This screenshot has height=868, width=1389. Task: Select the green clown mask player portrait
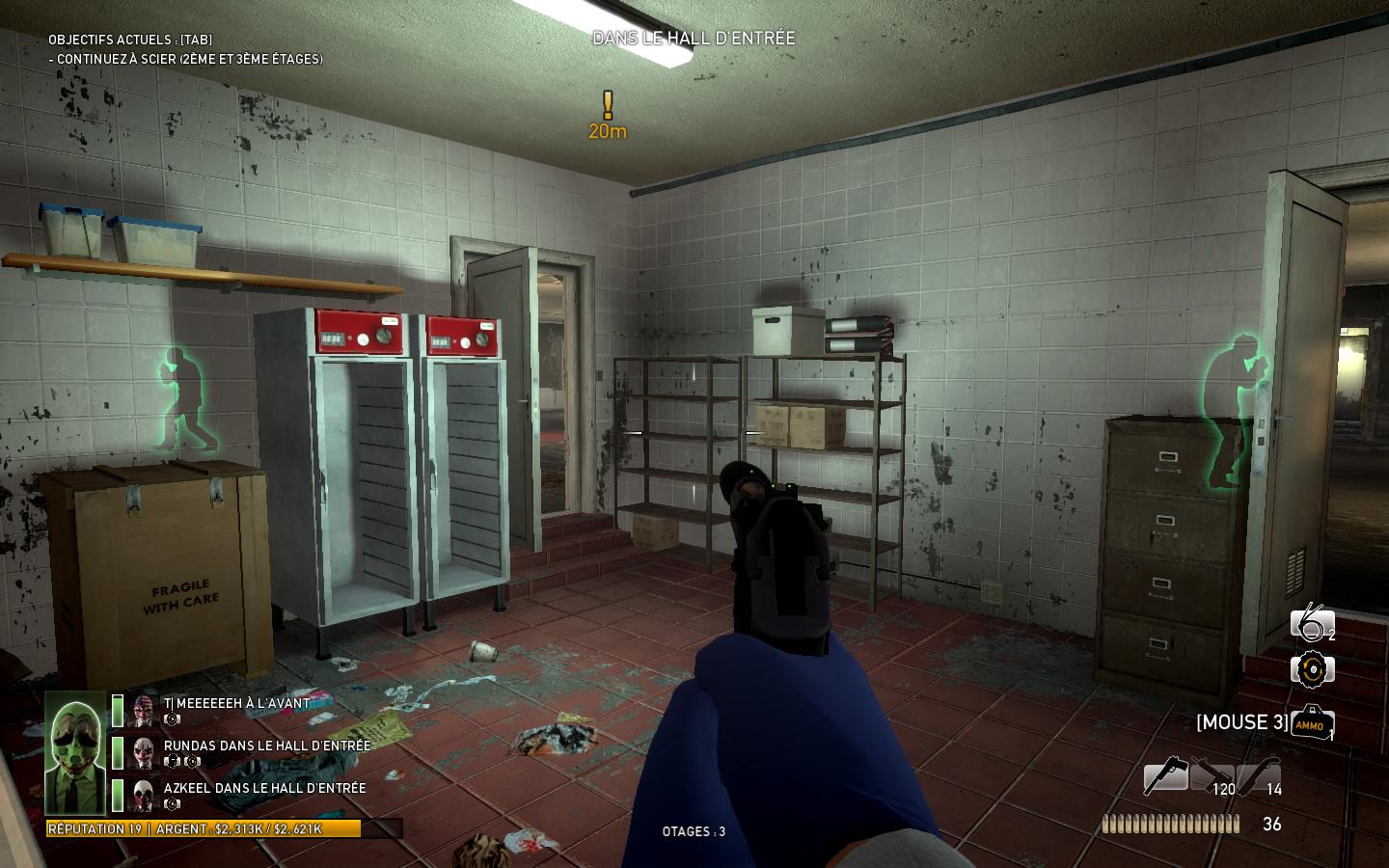(74, 753)
